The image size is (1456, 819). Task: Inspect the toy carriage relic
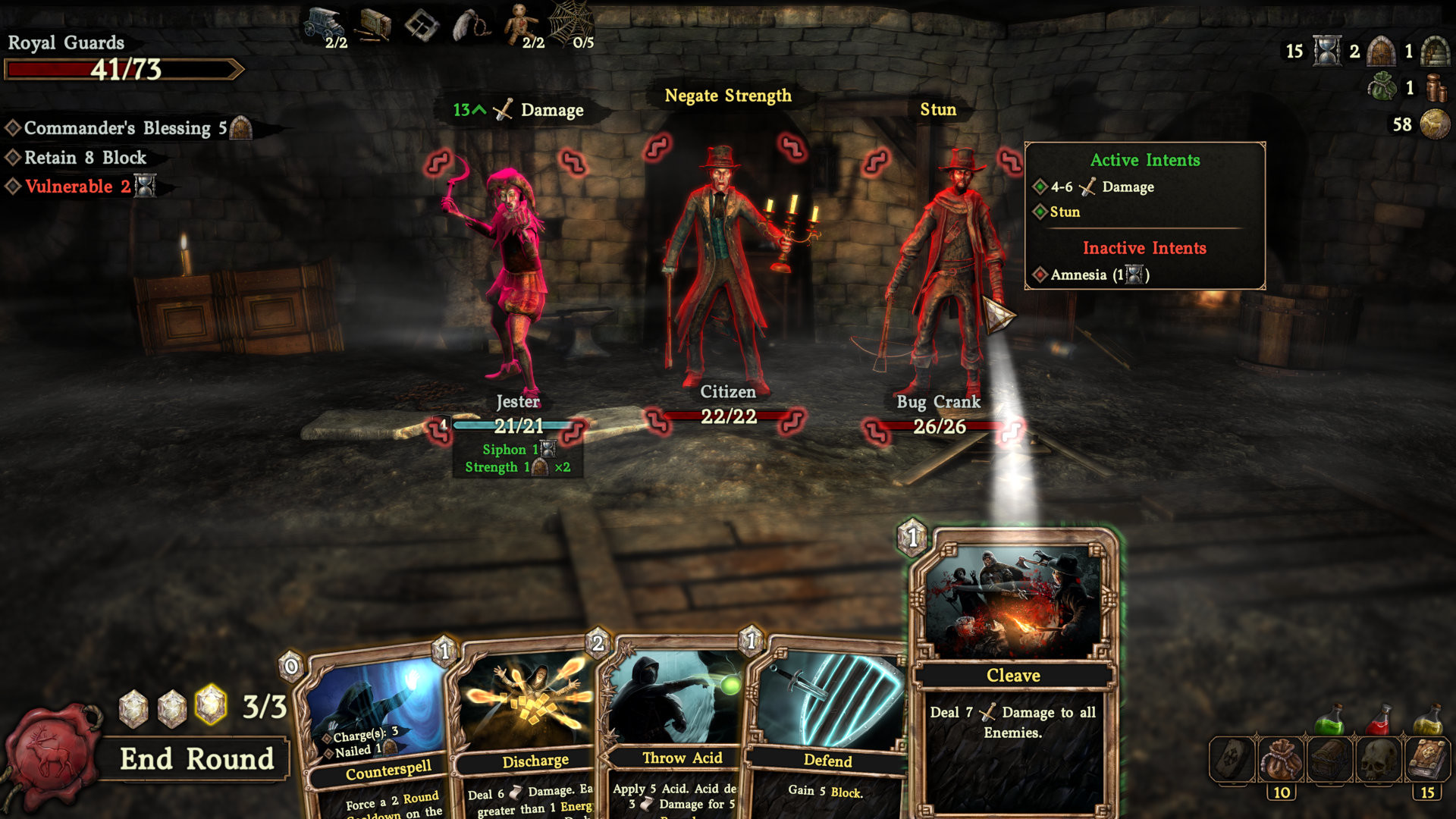pyautogui.click(x=322, y=24)
